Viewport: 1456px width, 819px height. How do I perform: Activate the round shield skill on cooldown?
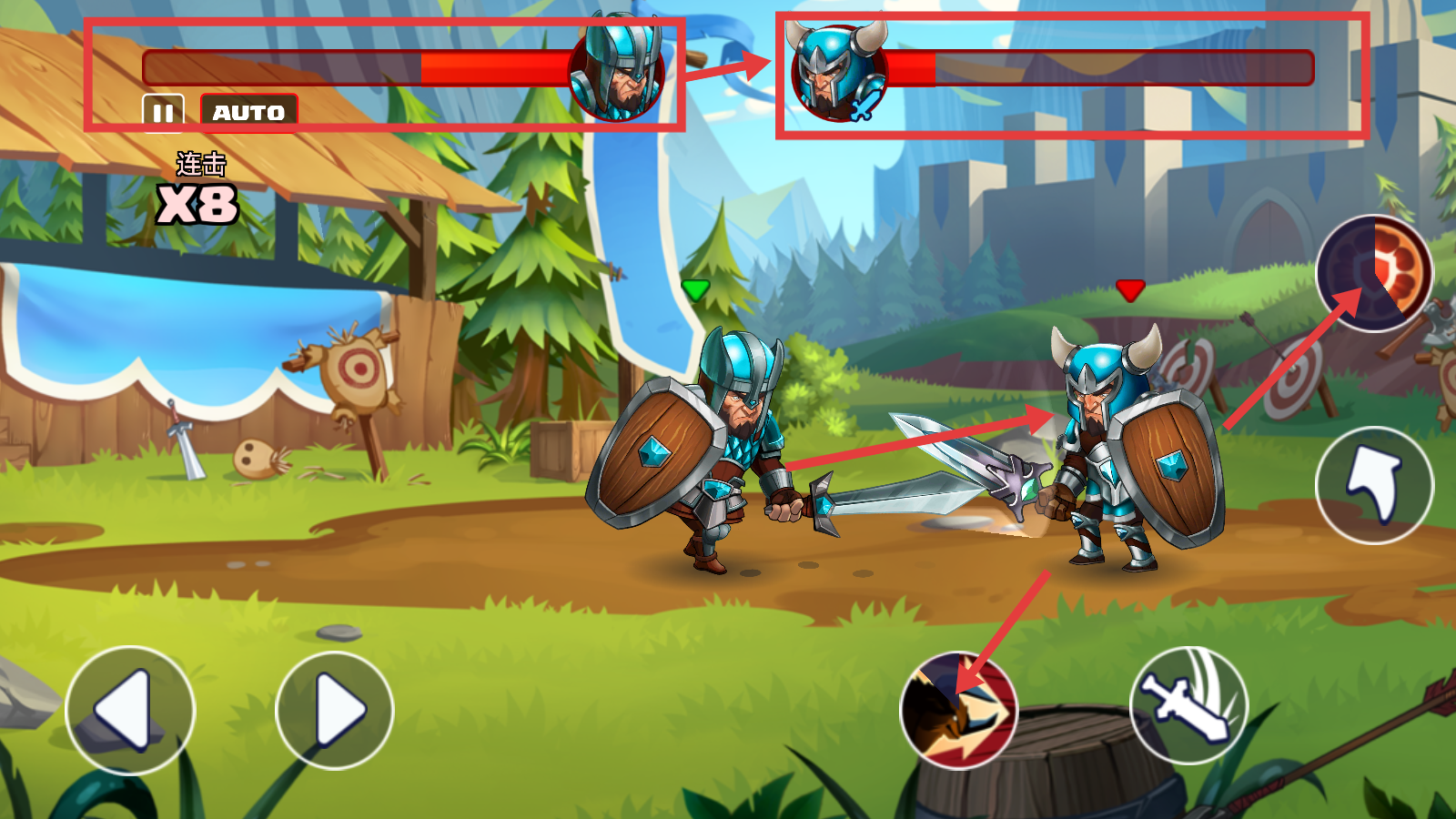1374,273
